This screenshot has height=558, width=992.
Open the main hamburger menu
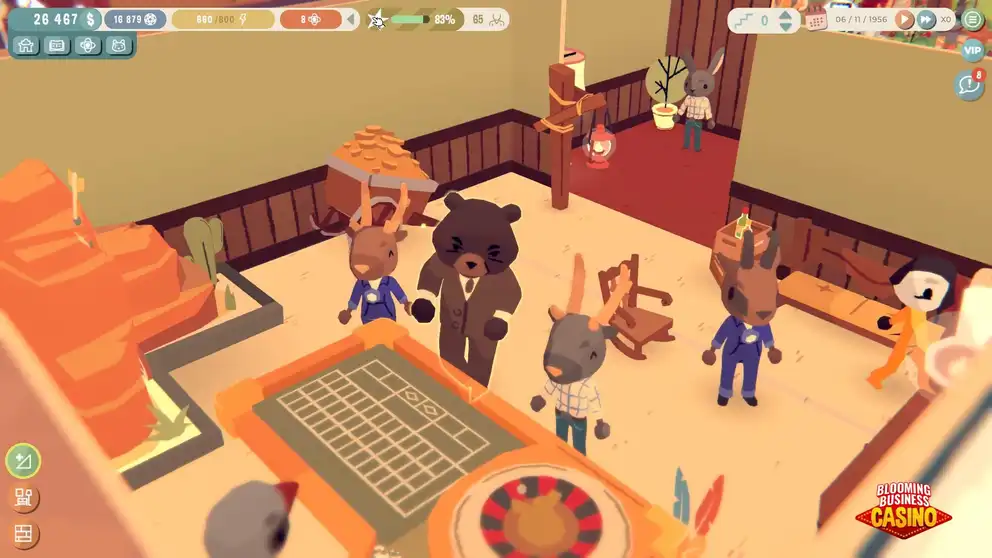tap(972, 19)
